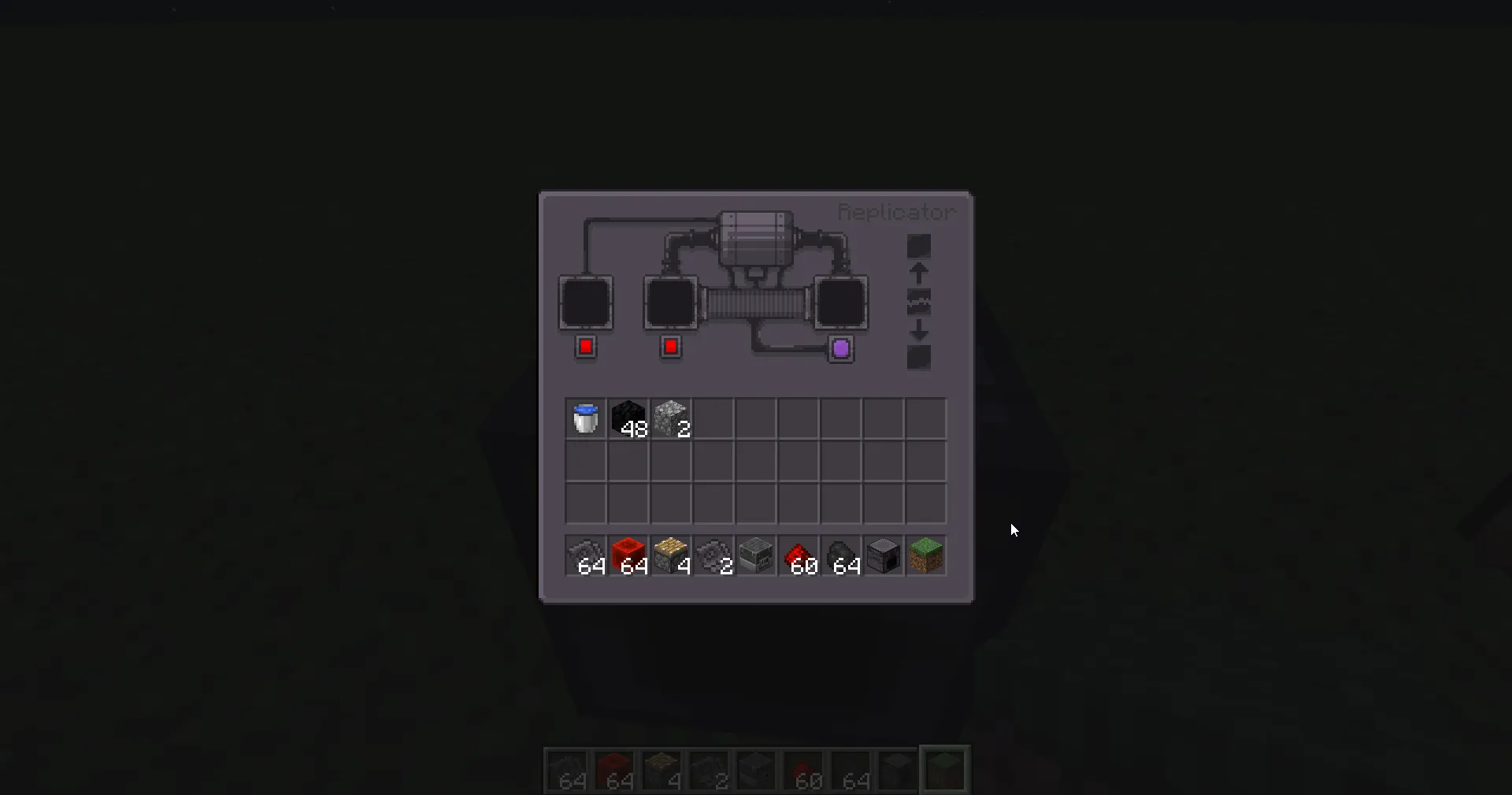The image size is (1512, 795).
Task: Select the stack of 48 coal blocks
Action: point(628,418)
